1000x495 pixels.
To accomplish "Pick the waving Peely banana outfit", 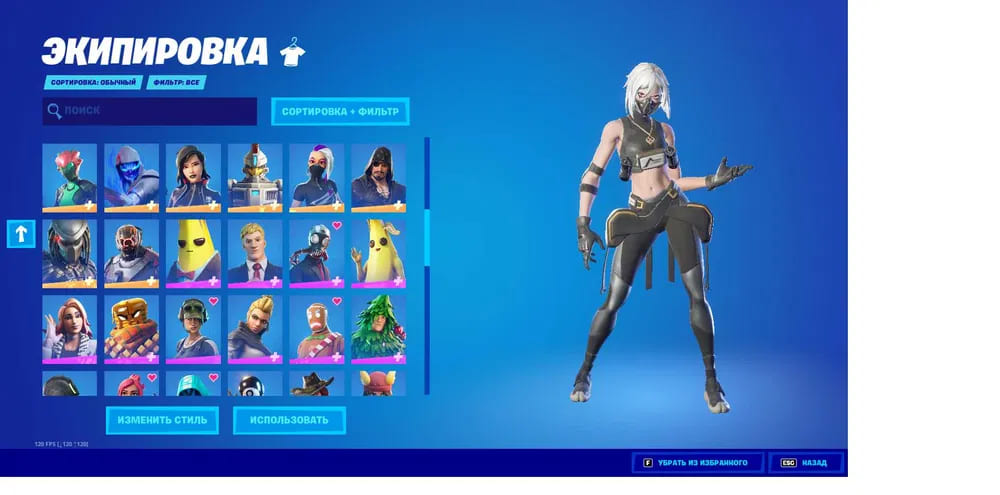I will [x=379, y=252].
